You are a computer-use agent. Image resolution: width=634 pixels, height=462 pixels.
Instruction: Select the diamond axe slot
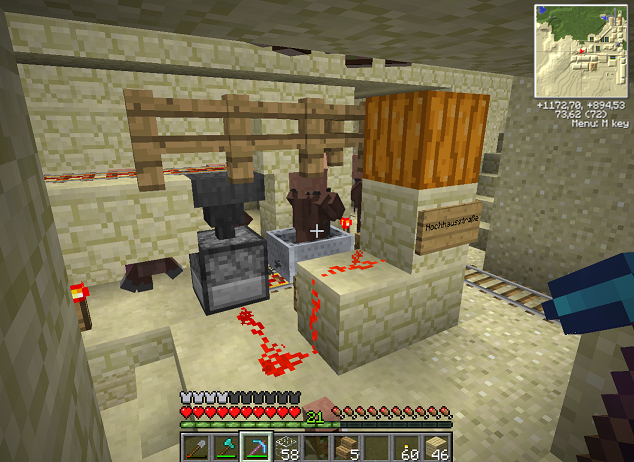point(226,447)
